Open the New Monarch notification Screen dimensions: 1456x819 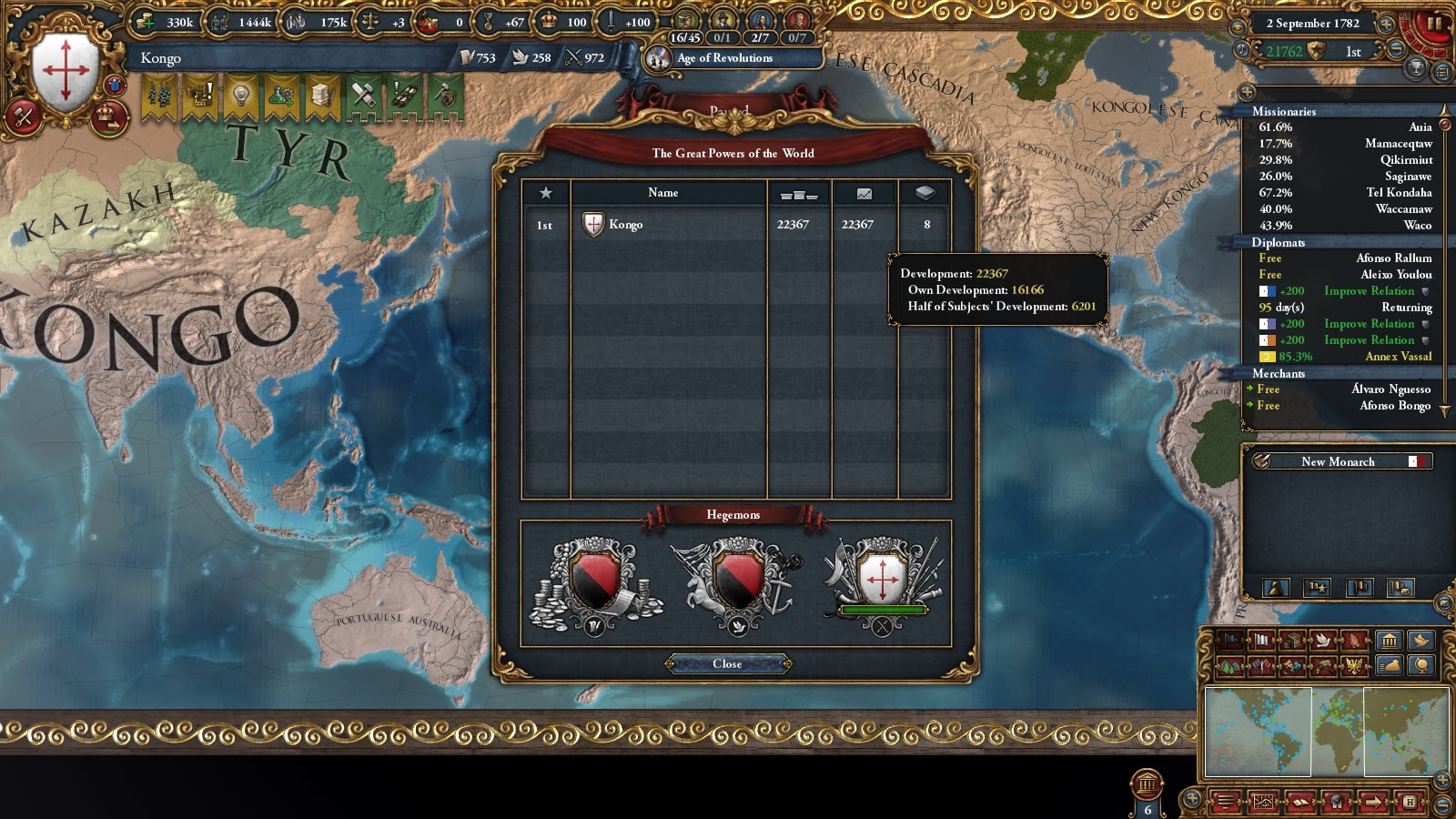pyautogui.click(x=1338, y=462)
